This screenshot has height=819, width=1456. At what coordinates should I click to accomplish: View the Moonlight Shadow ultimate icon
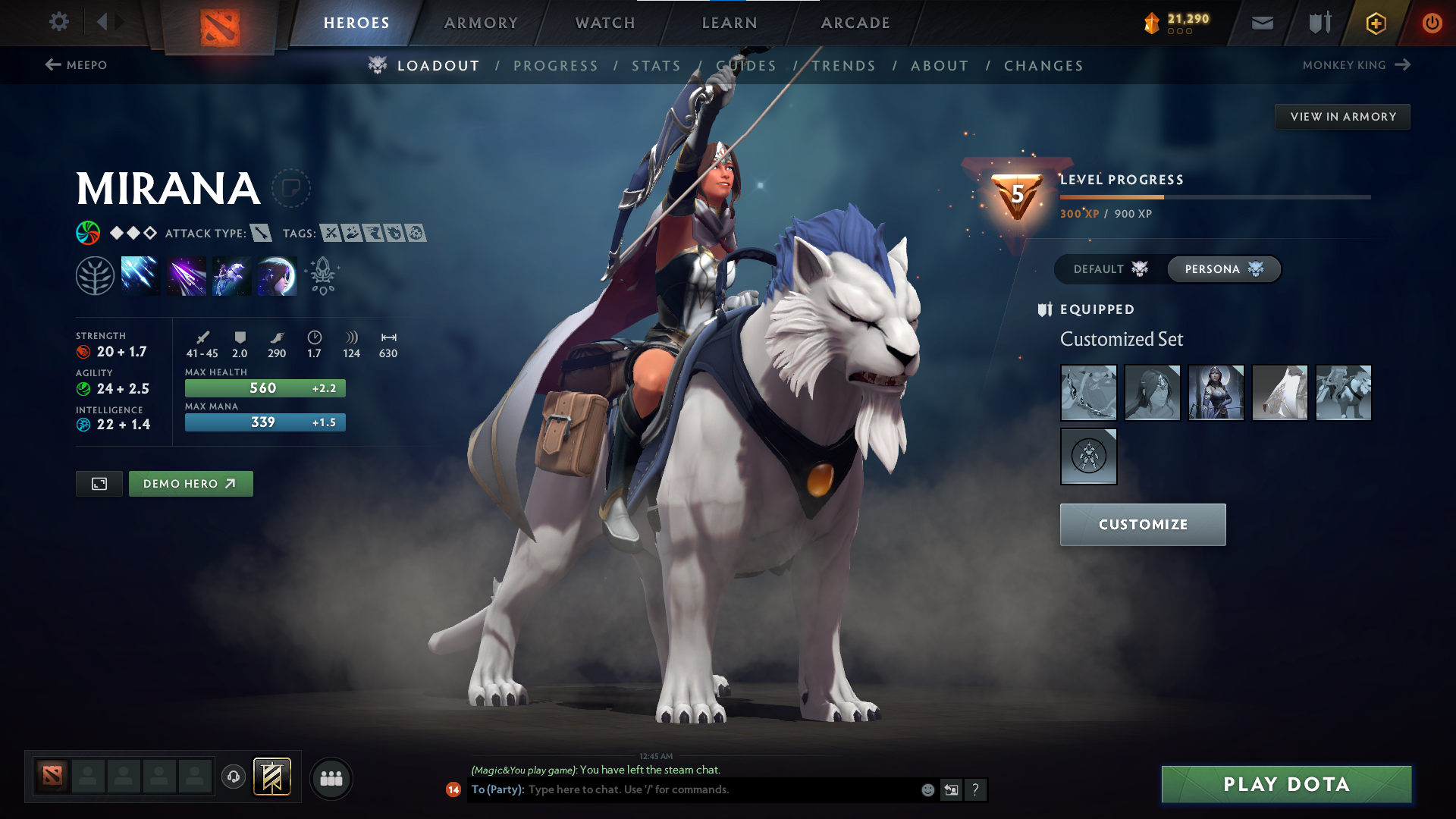276,275
